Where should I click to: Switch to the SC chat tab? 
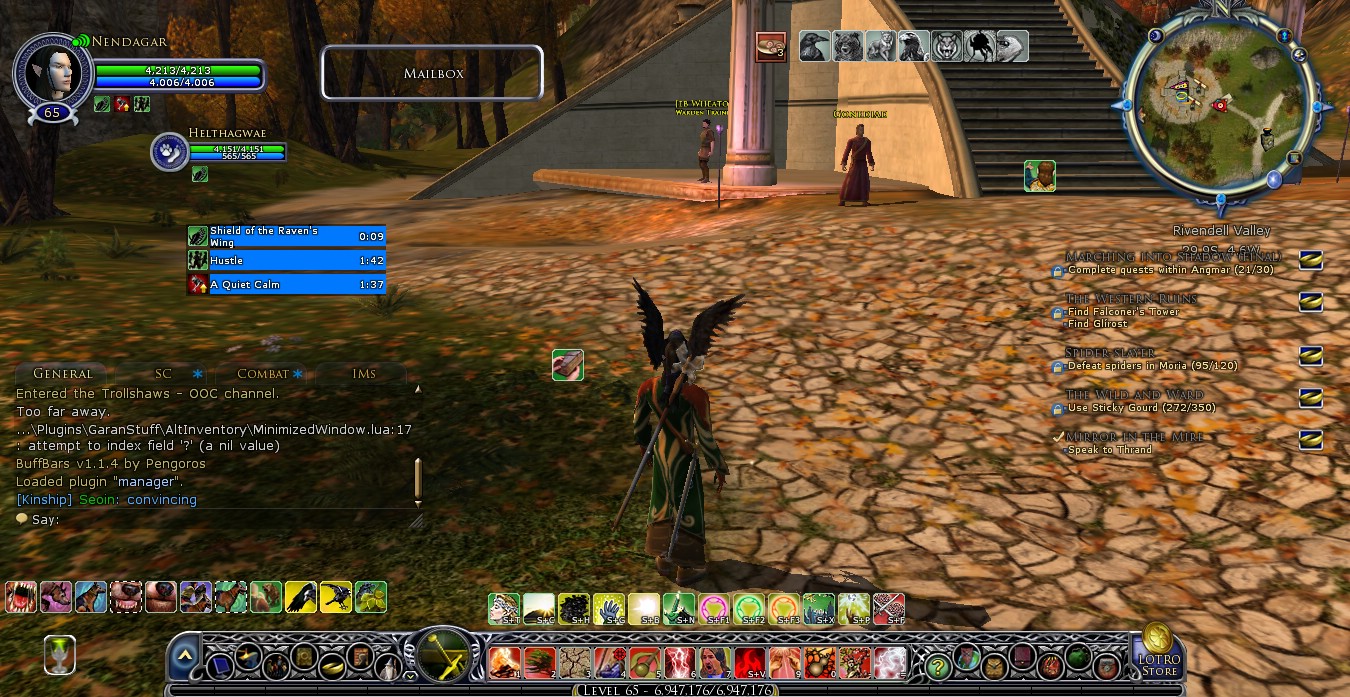163,374
